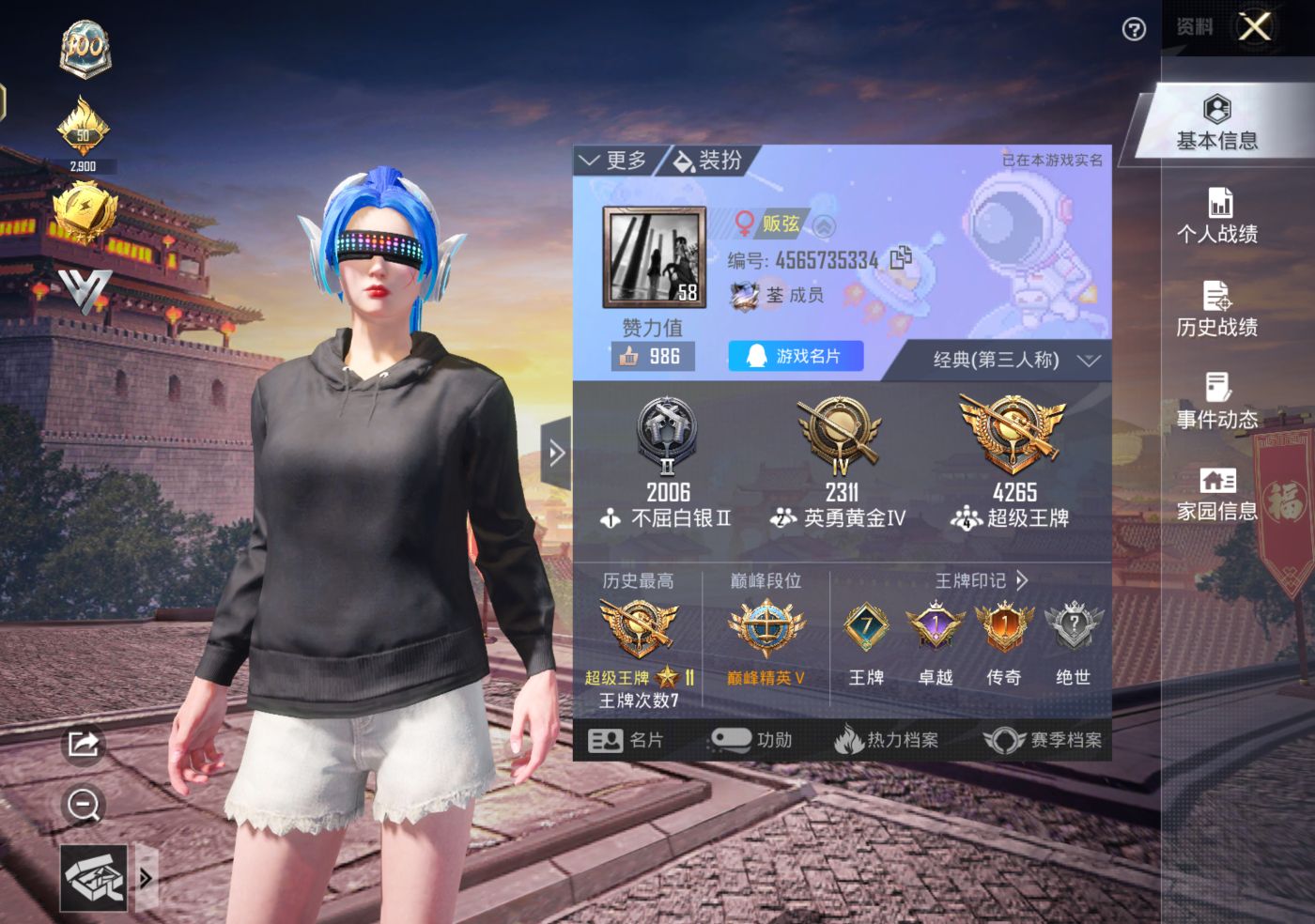Switch to 功勋 tab
Screen dimensions: 1315x924
tap(752, 740)
